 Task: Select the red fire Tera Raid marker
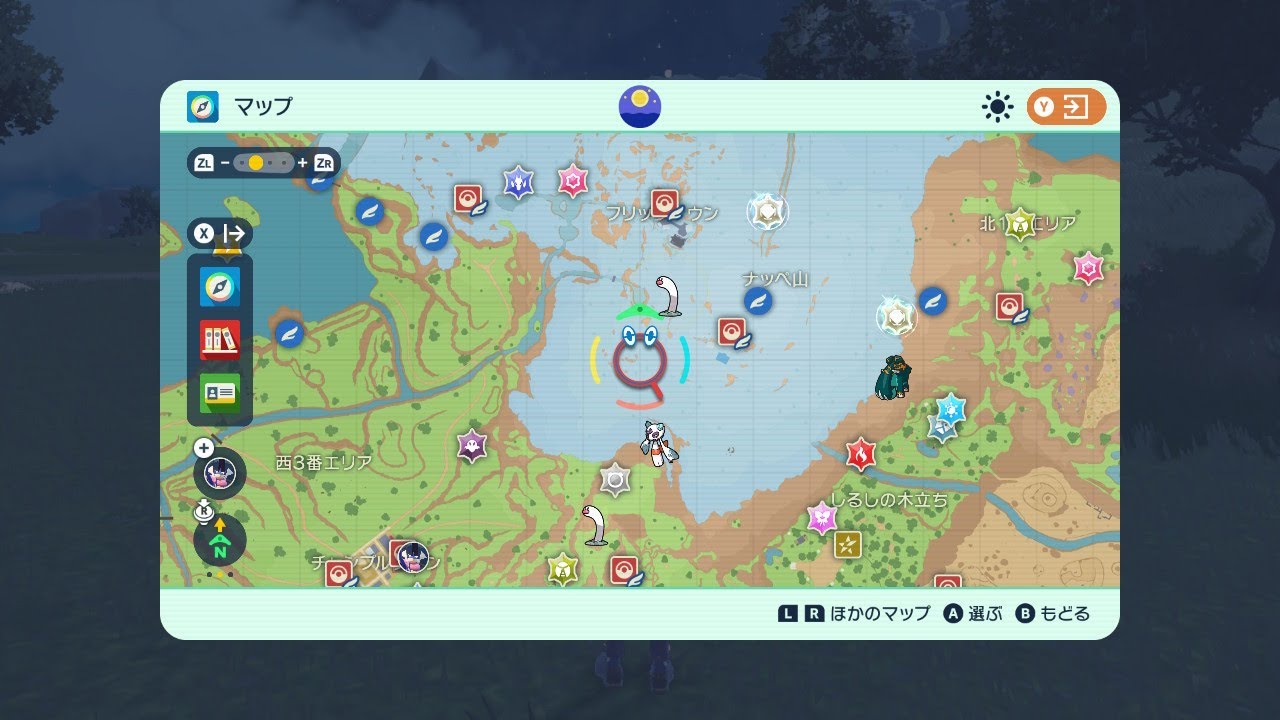coord(860,455)
